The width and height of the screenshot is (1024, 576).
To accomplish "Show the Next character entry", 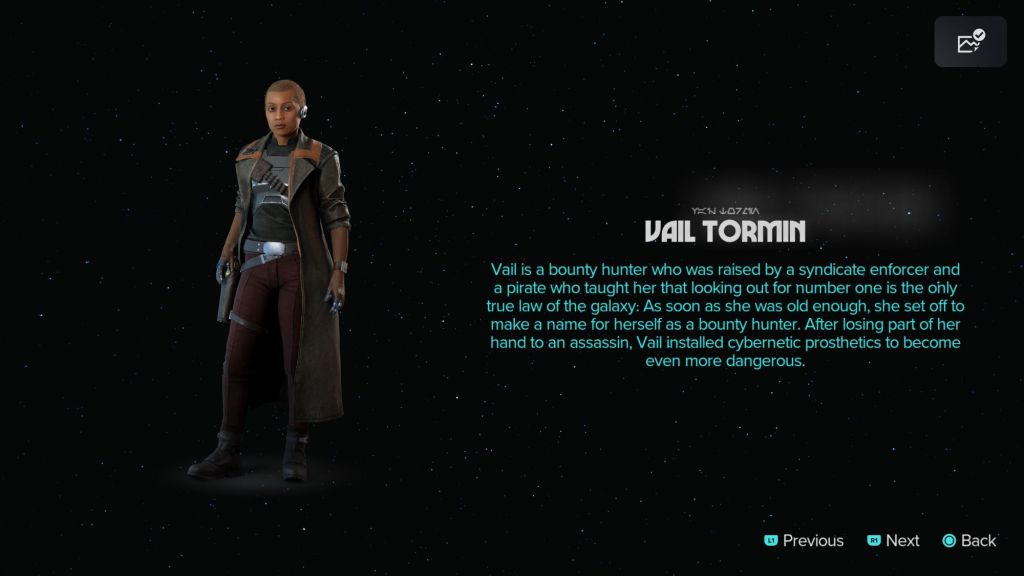I will 893,541.
